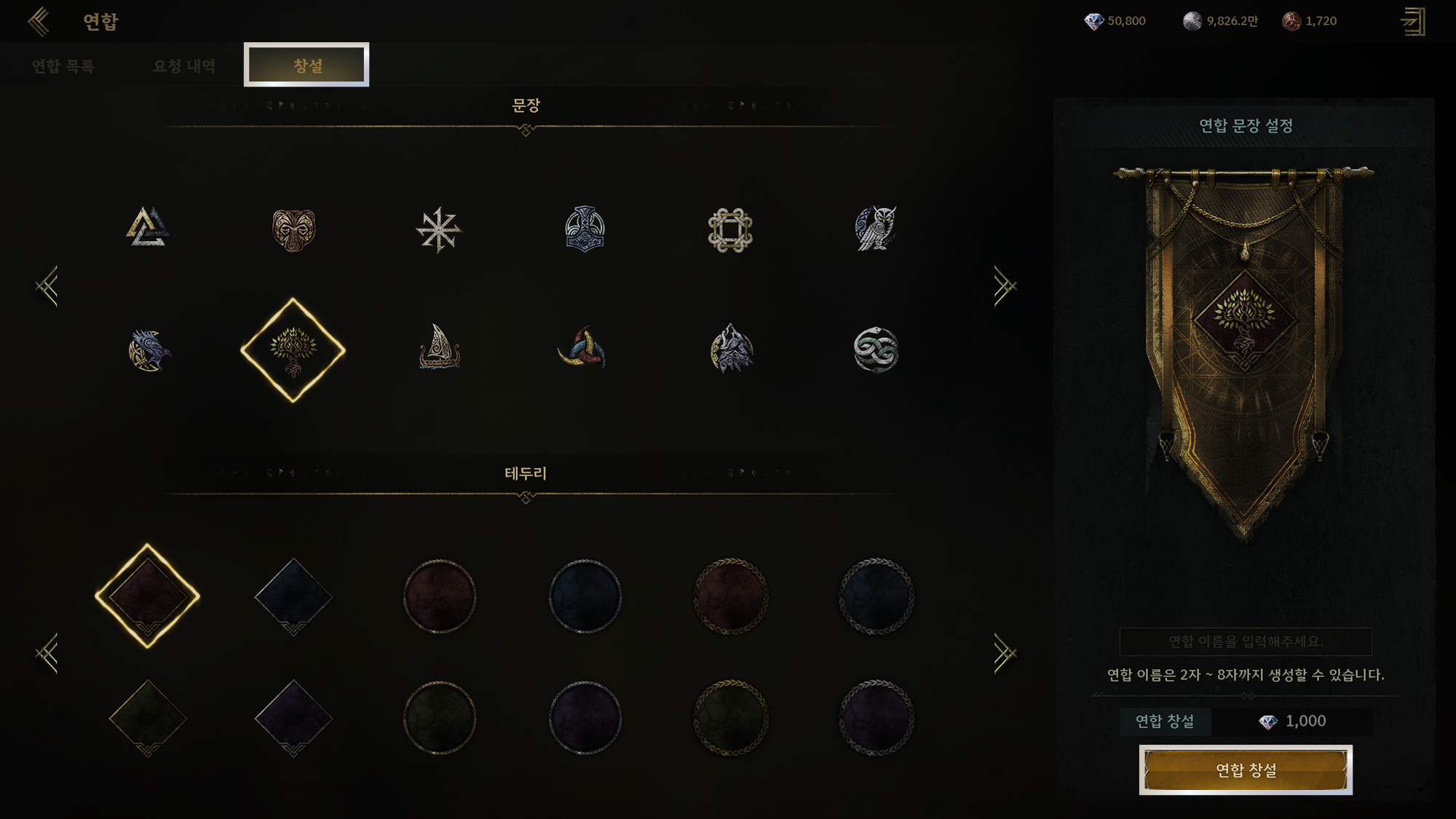This screenshot has height=819, width=1456.
Task: Pick the tree of life emblem
Action: [x=293, y=349]
